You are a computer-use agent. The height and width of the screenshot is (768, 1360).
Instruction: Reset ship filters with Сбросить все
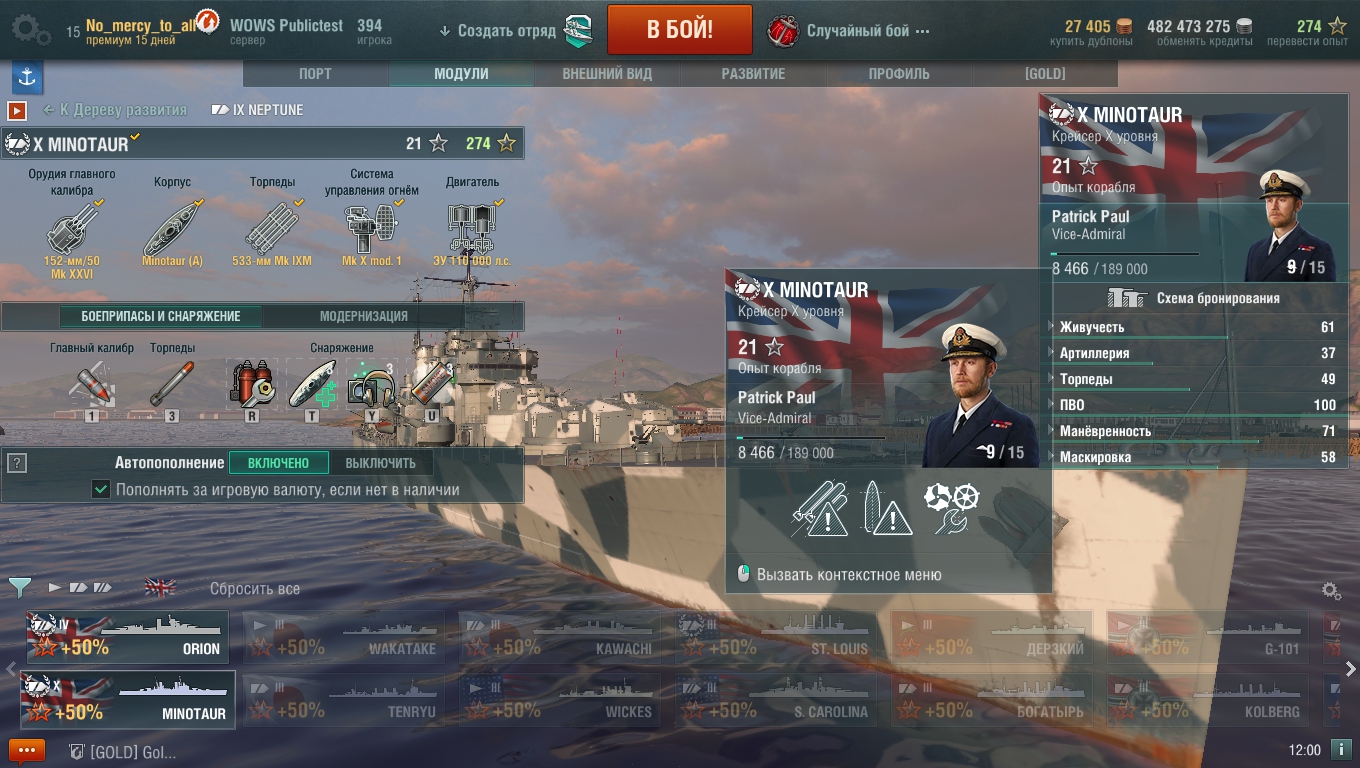pyautogui.click(x=254, y=589)
